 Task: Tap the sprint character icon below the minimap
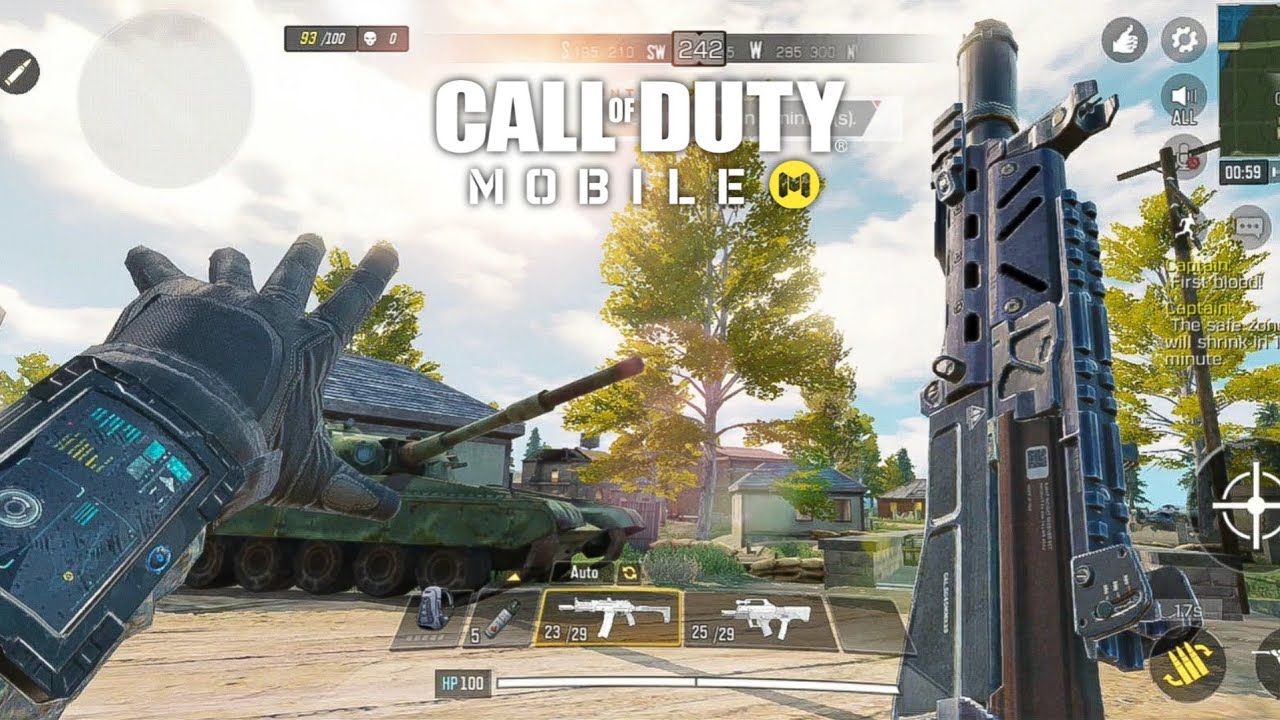coord(1184,224)
